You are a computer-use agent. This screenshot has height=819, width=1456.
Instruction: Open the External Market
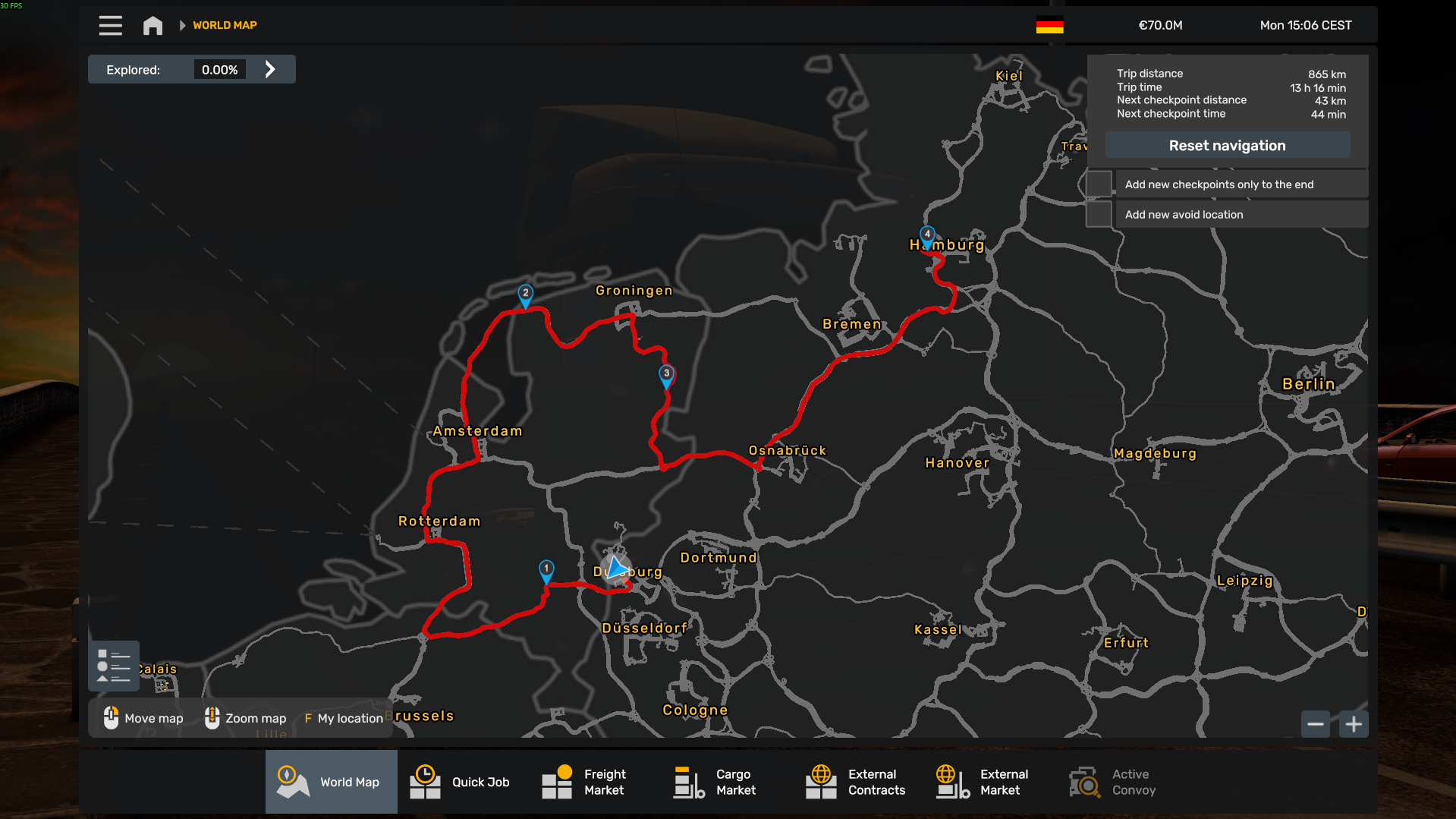[x=983, y=782]
